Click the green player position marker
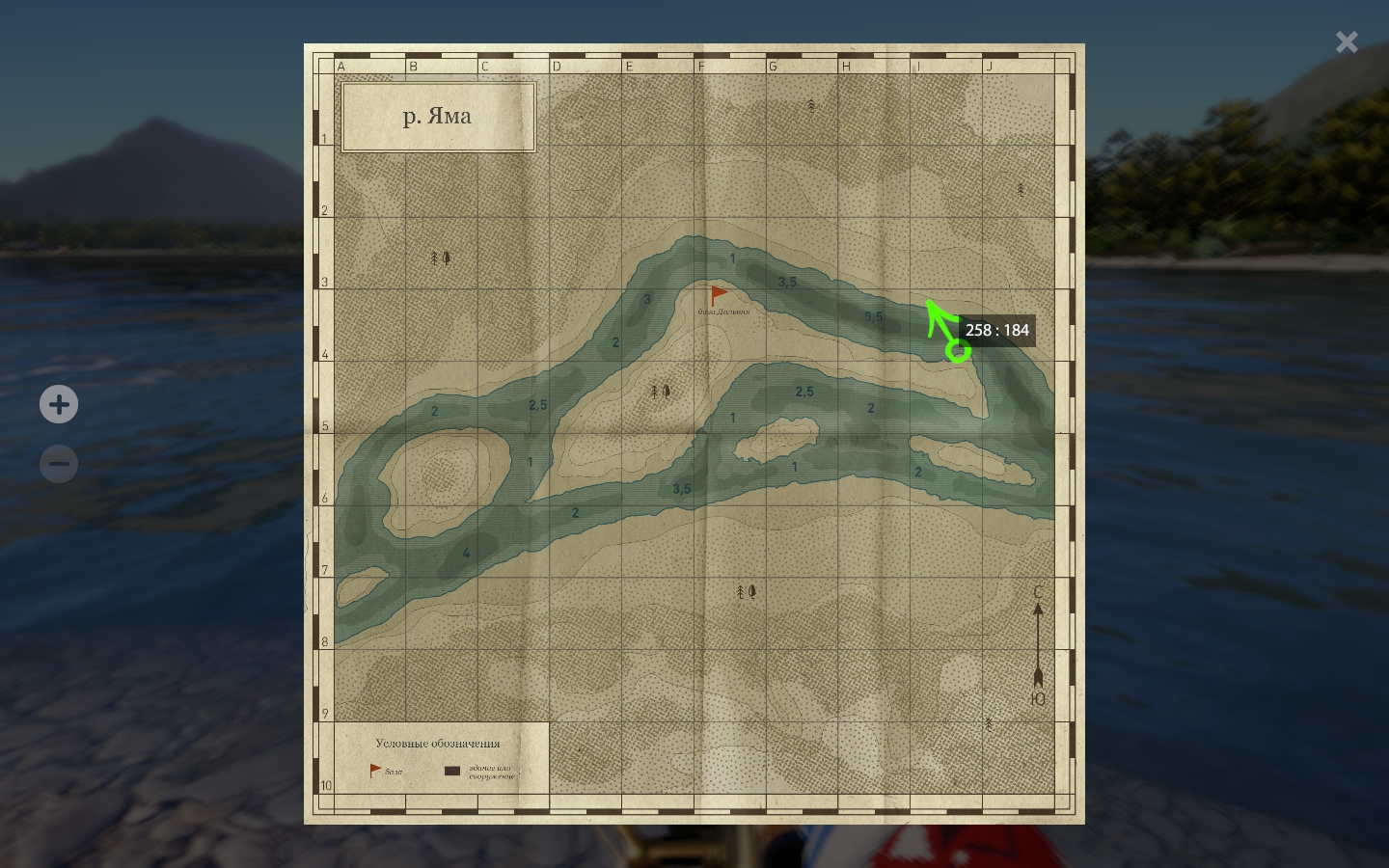This screenshot has height=868, width=1389. coord(958,351)
